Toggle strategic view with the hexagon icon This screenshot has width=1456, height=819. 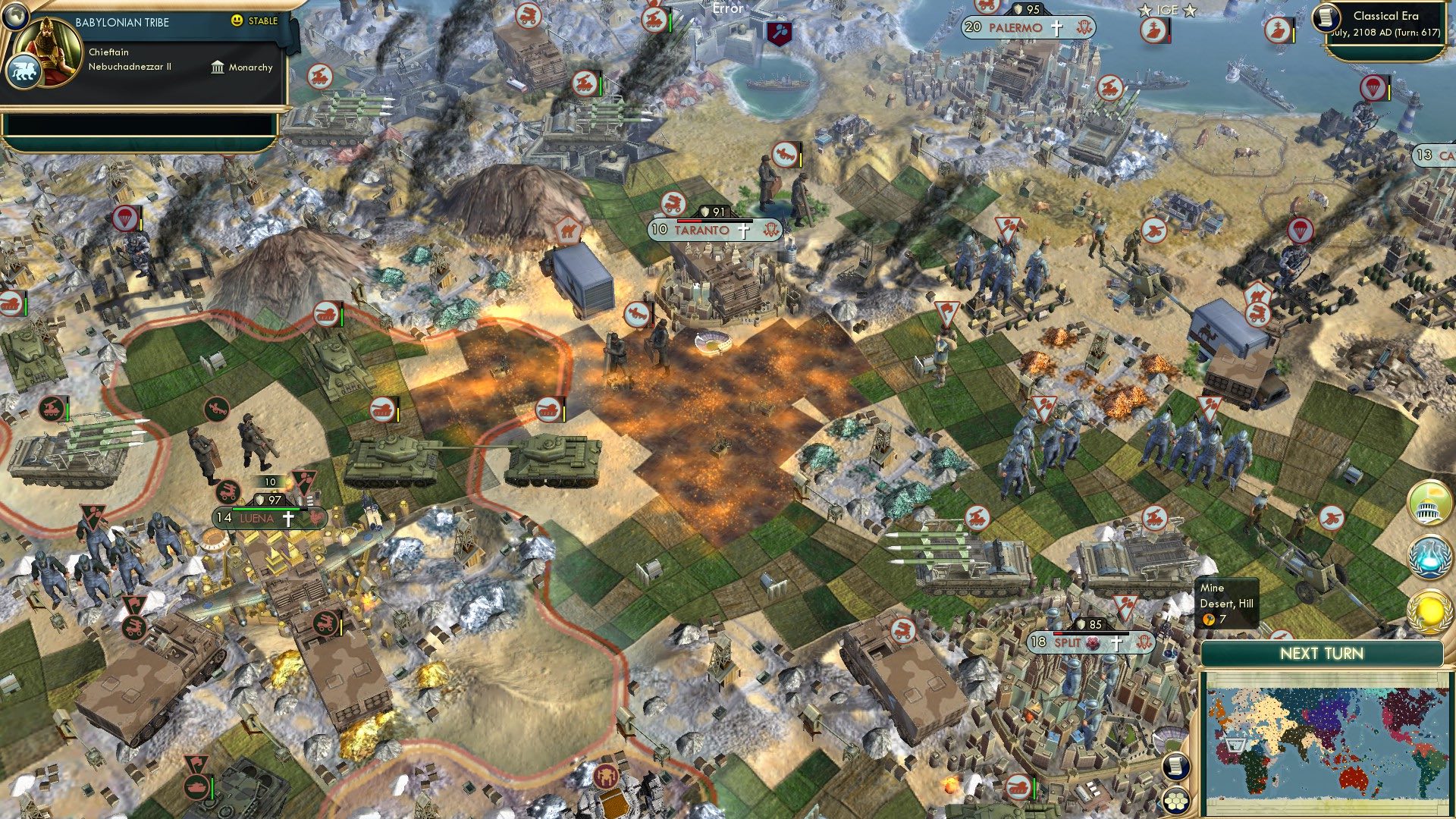point(1176,801)
